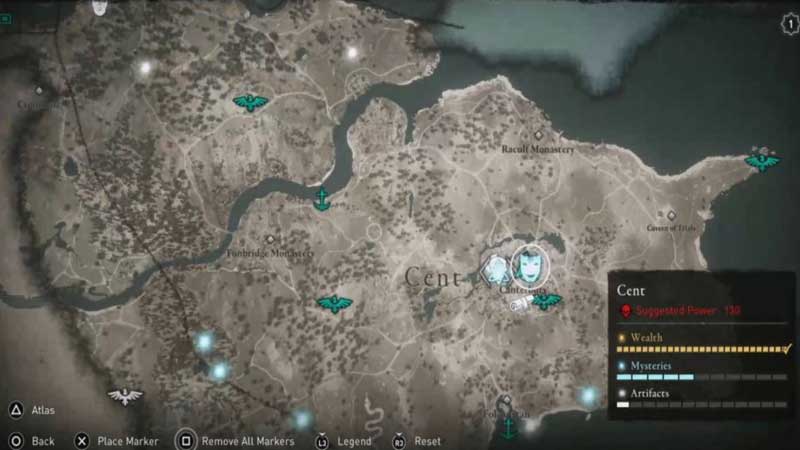Choose the eagle fast travel point beside Canterbury

point(546,300)
